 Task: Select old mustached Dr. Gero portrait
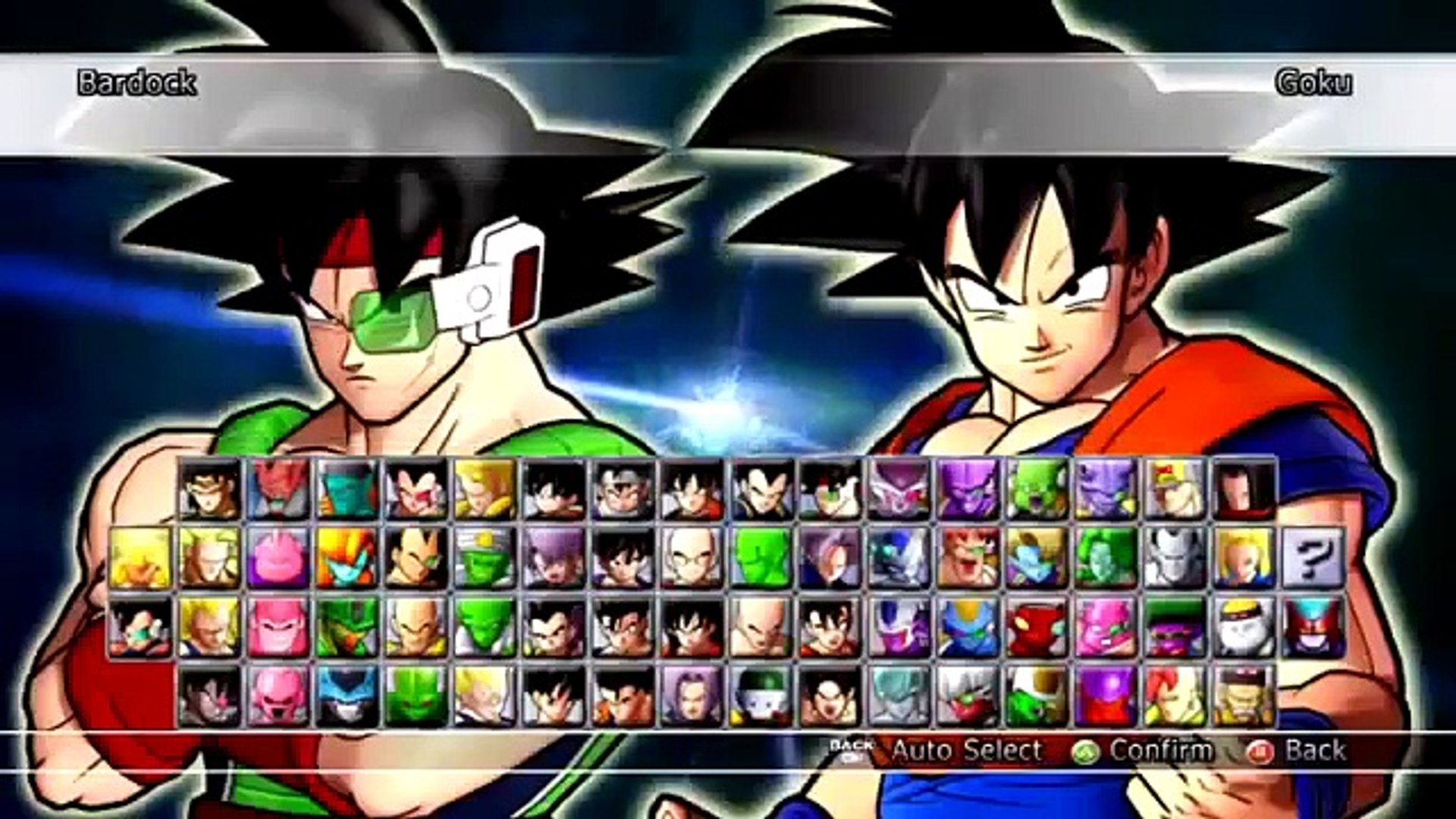pyautogui.click(x=1243, y=696)
